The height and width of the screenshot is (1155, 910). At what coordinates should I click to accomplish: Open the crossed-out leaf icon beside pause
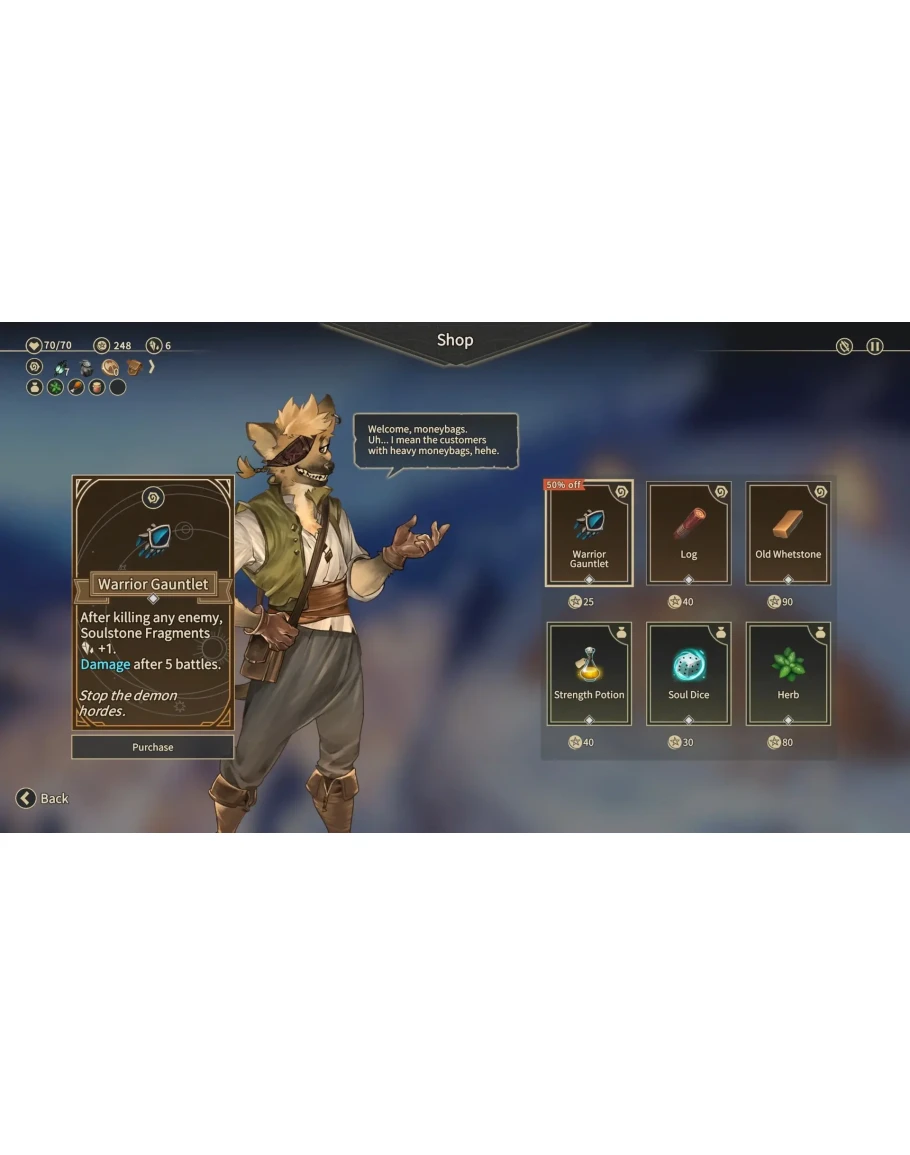point(845,346)
